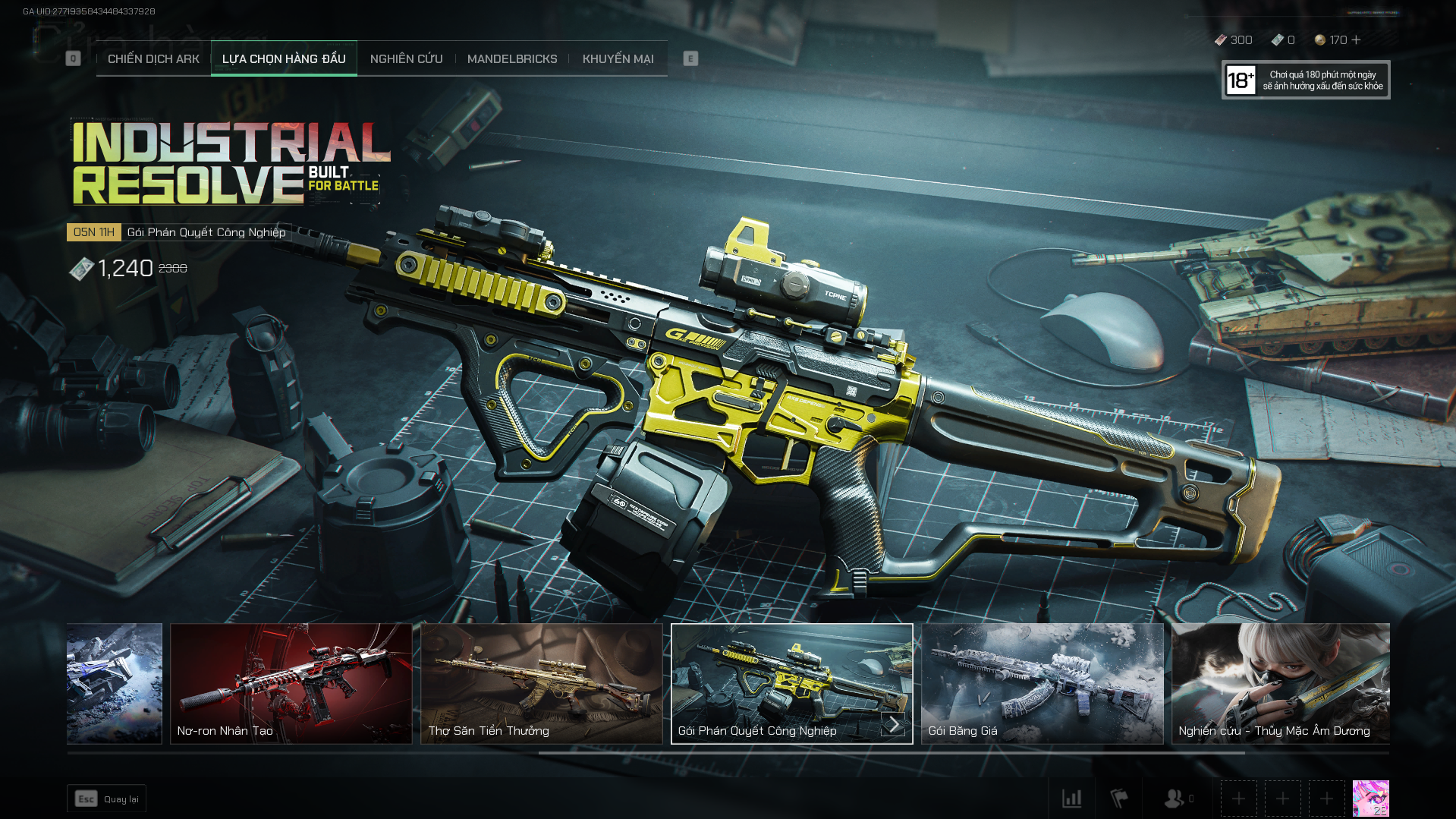
Task: Open the flag icon in bottom bar
Action: pos(1119,799)
